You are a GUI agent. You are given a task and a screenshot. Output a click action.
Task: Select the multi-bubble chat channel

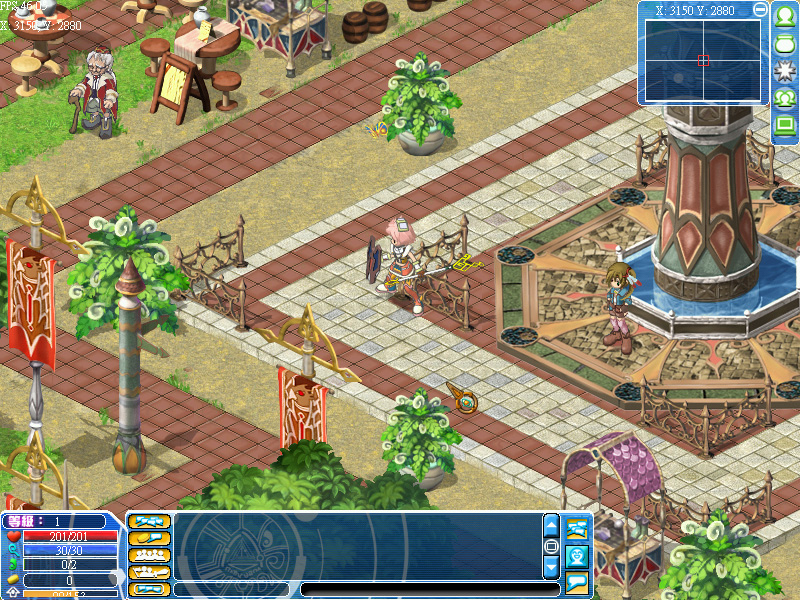(x=149, y=521)
